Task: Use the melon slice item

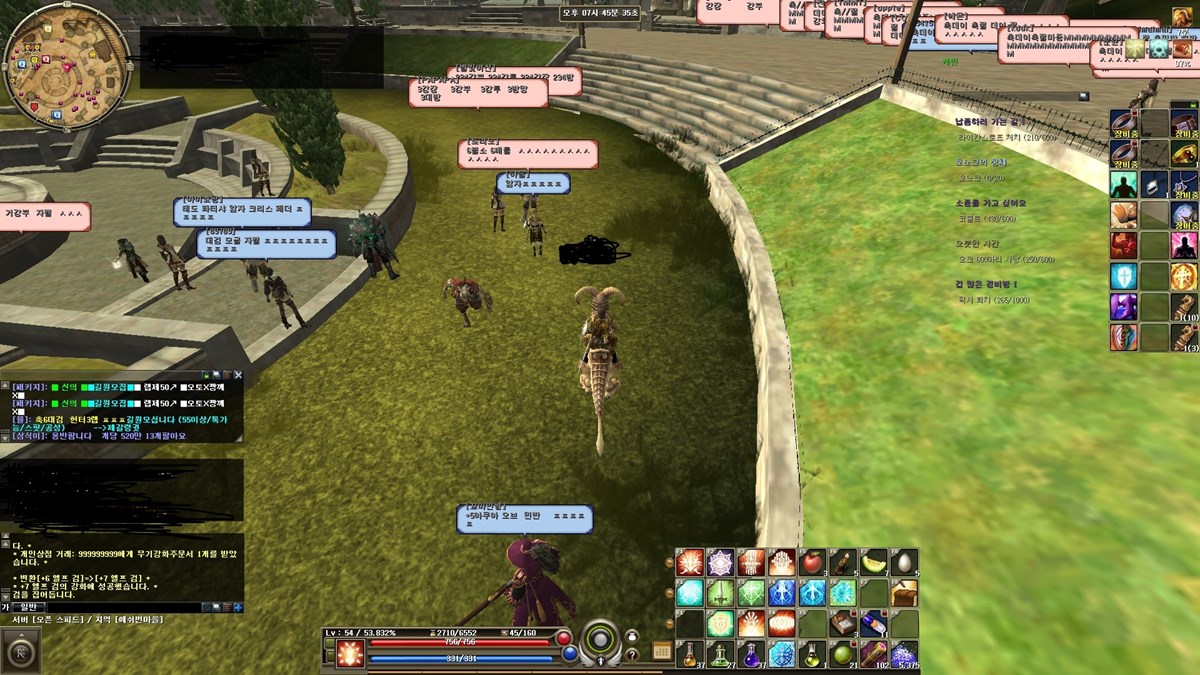Action: pos(874,562)
